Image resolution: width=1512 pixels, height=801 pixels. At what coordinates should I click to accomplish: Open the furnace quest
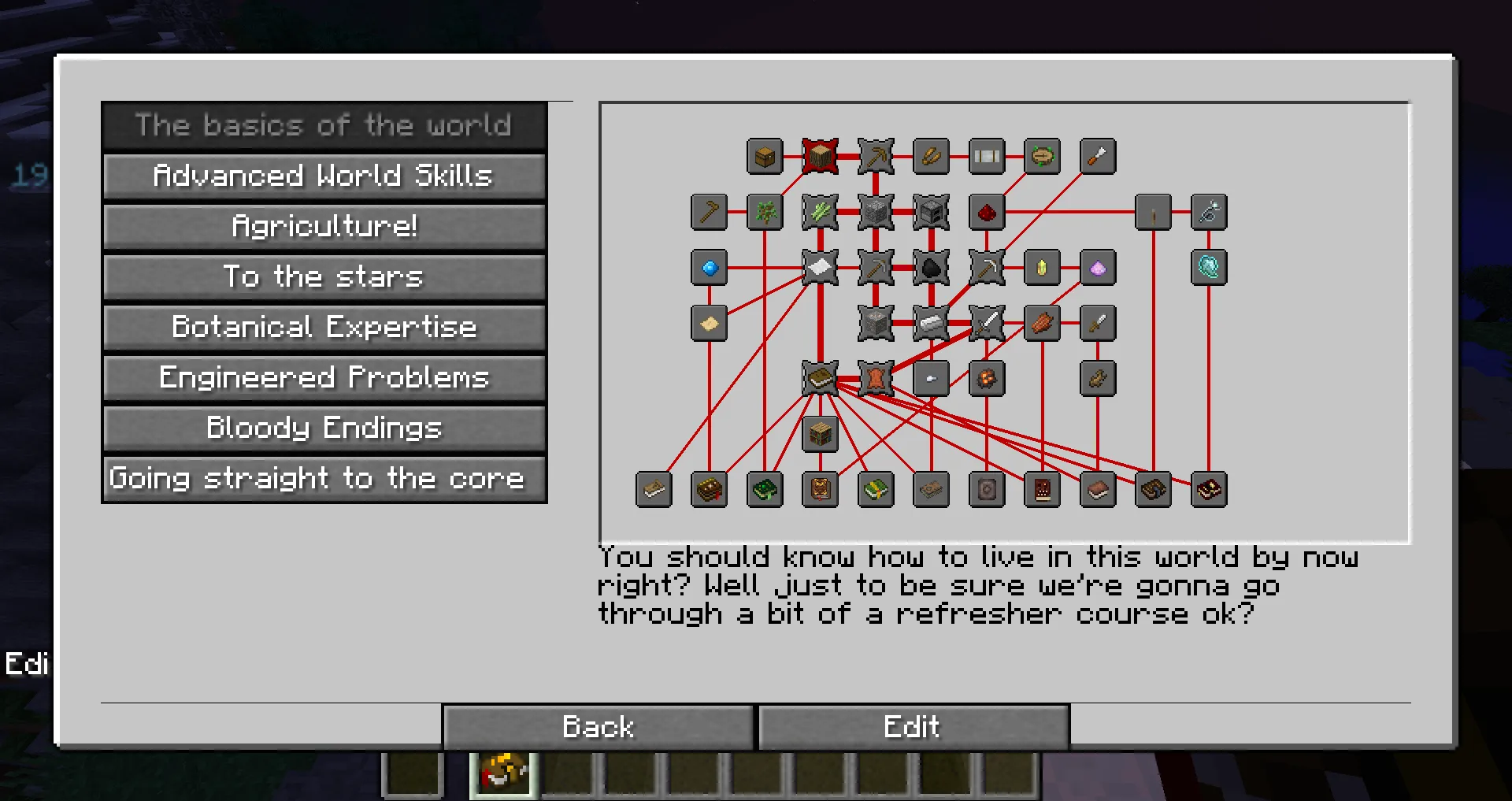pyautogui.click(x=932, y=213)
